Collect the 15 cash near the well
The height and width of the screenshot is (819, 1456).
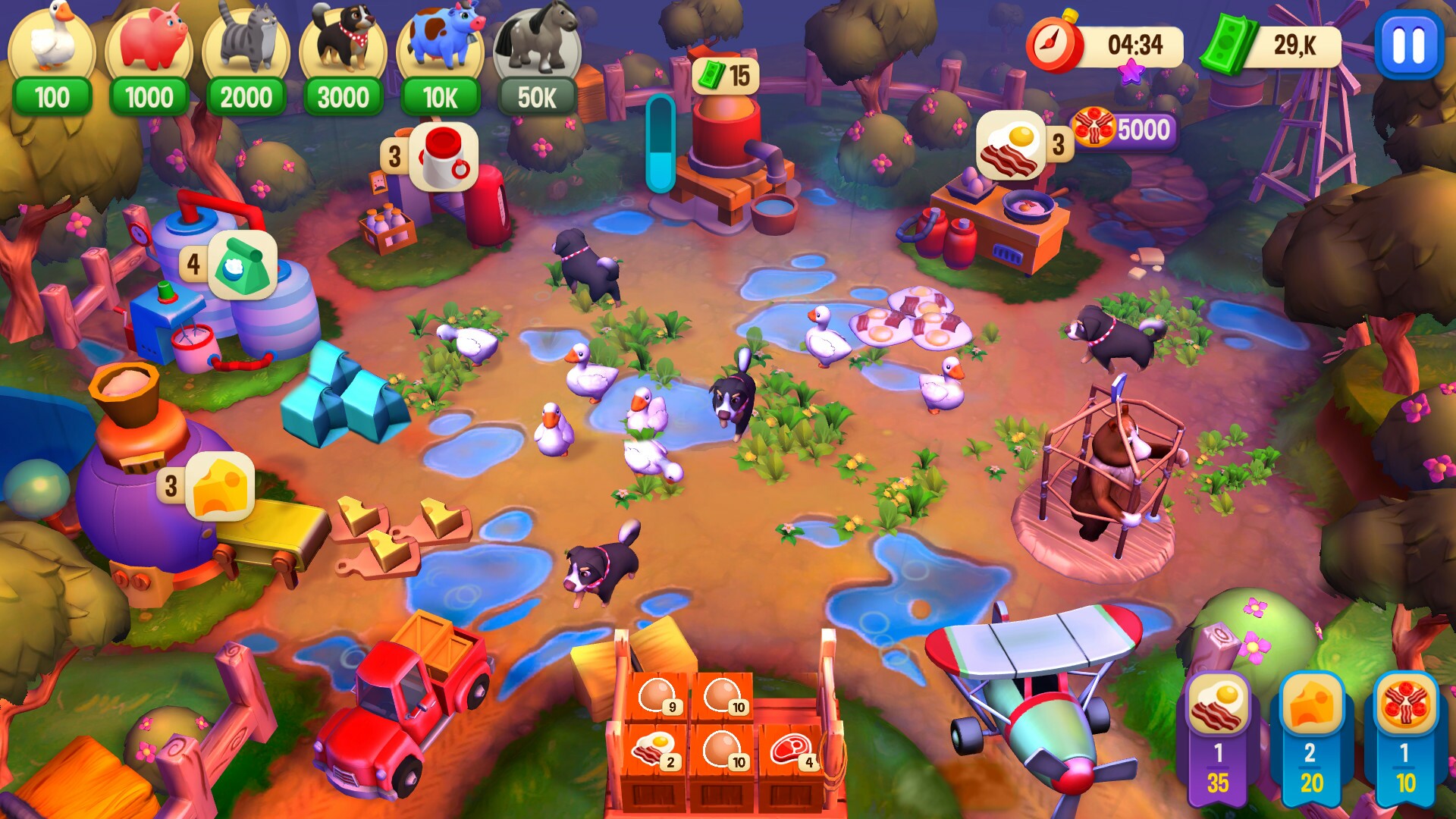pyautogui.click(x=726, y=74)
